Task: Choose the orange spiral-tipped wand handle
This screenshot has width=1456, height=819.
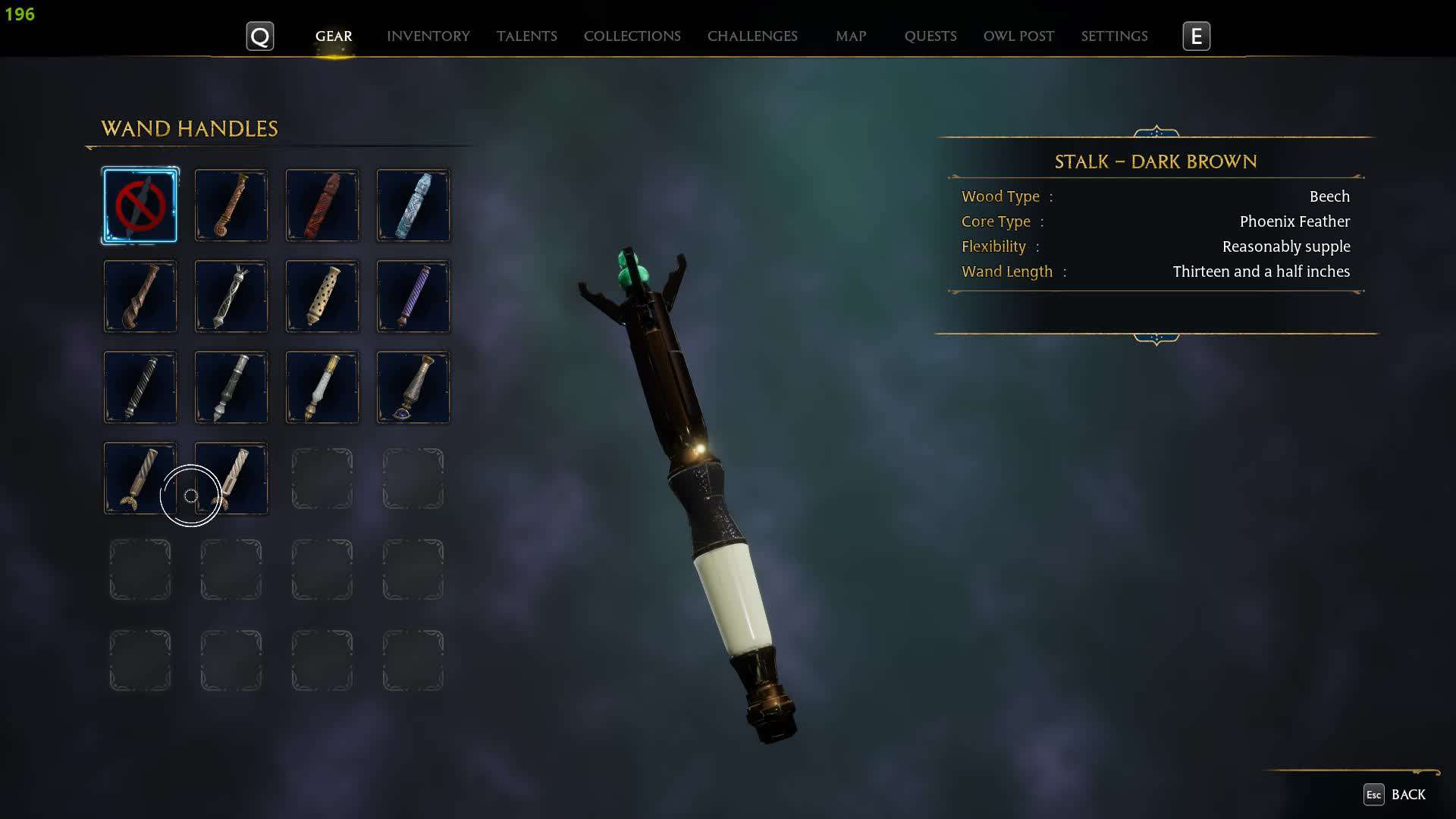Action: coord(231,206)
